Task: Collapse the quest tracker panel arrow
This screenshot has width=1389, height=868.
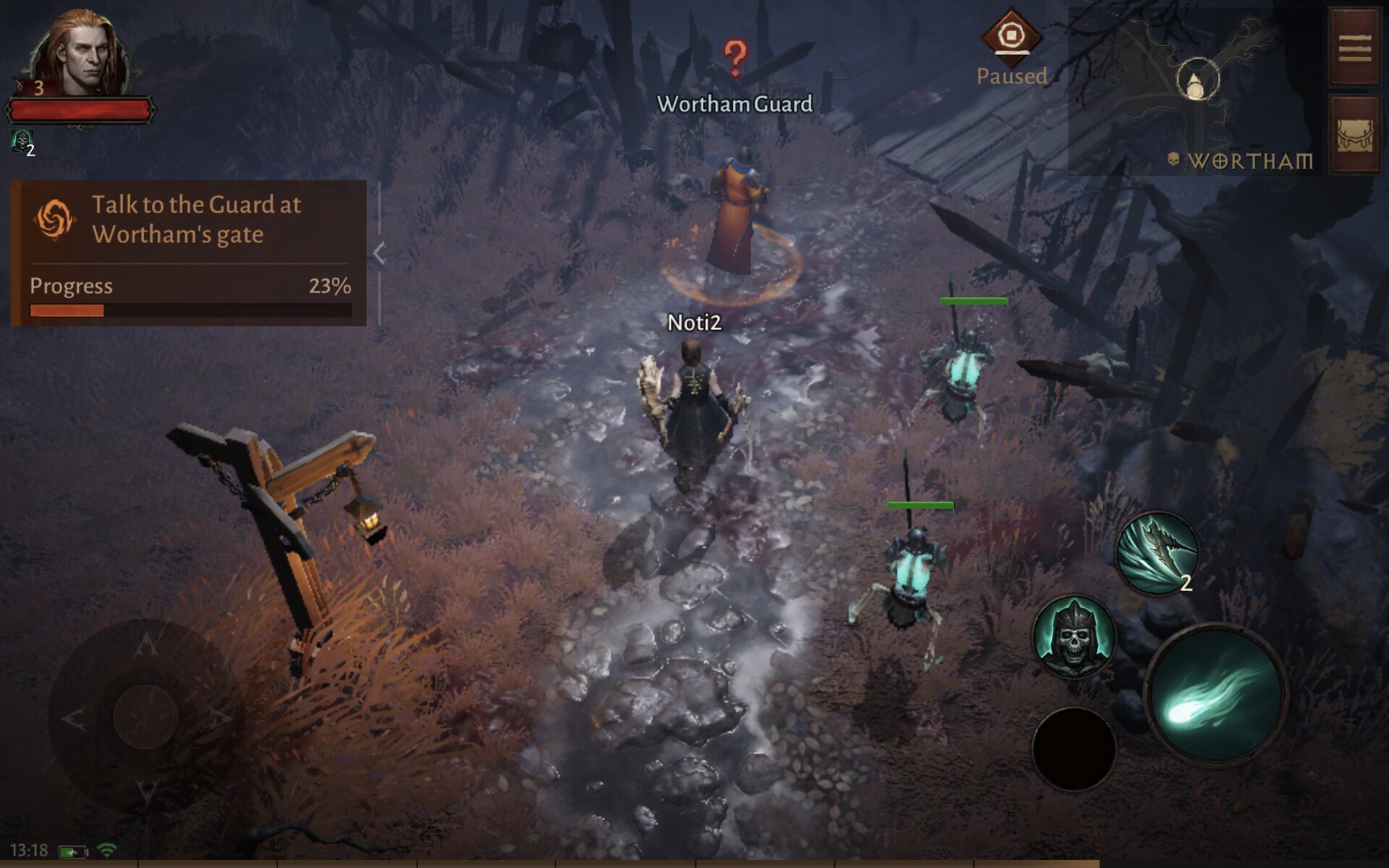Action: 380,253
